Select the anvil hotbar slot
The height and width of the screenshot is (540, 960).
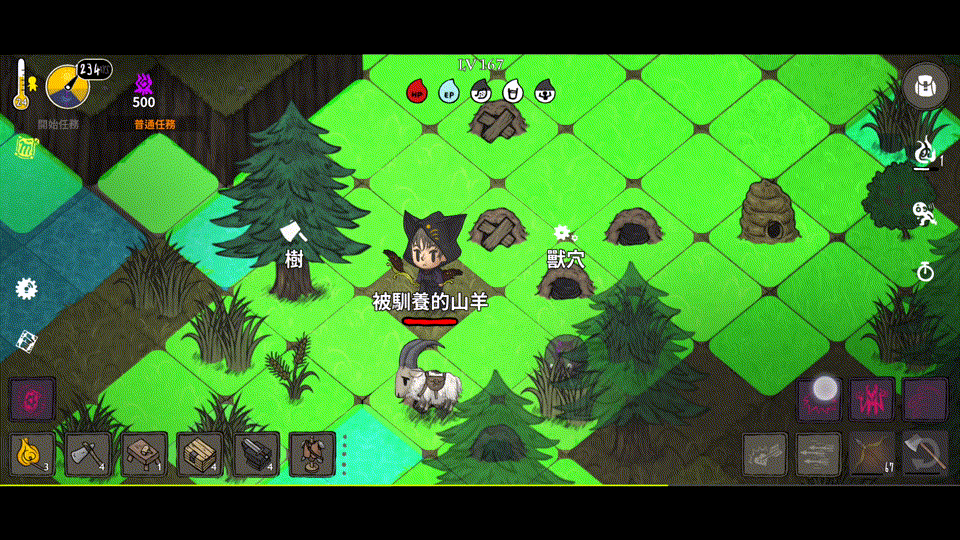(x=256, y=455)
